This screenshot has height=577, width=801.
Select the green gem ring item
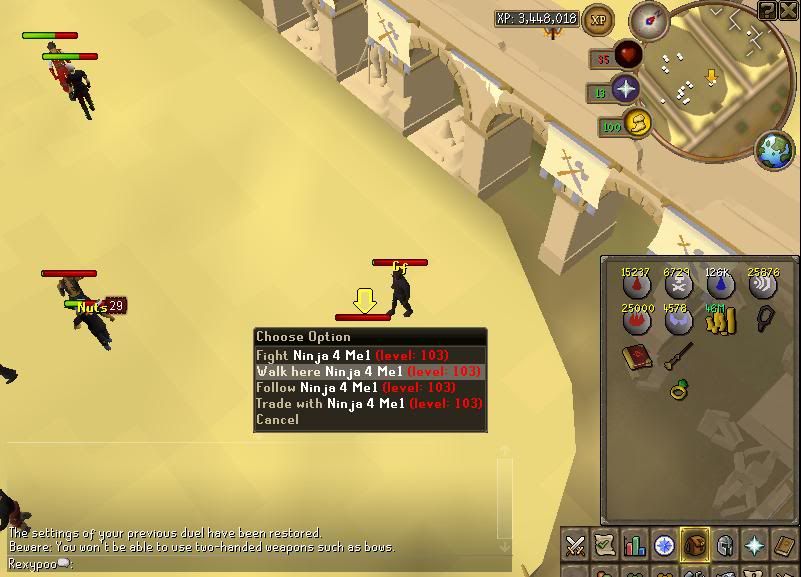[x=678, y=389]
